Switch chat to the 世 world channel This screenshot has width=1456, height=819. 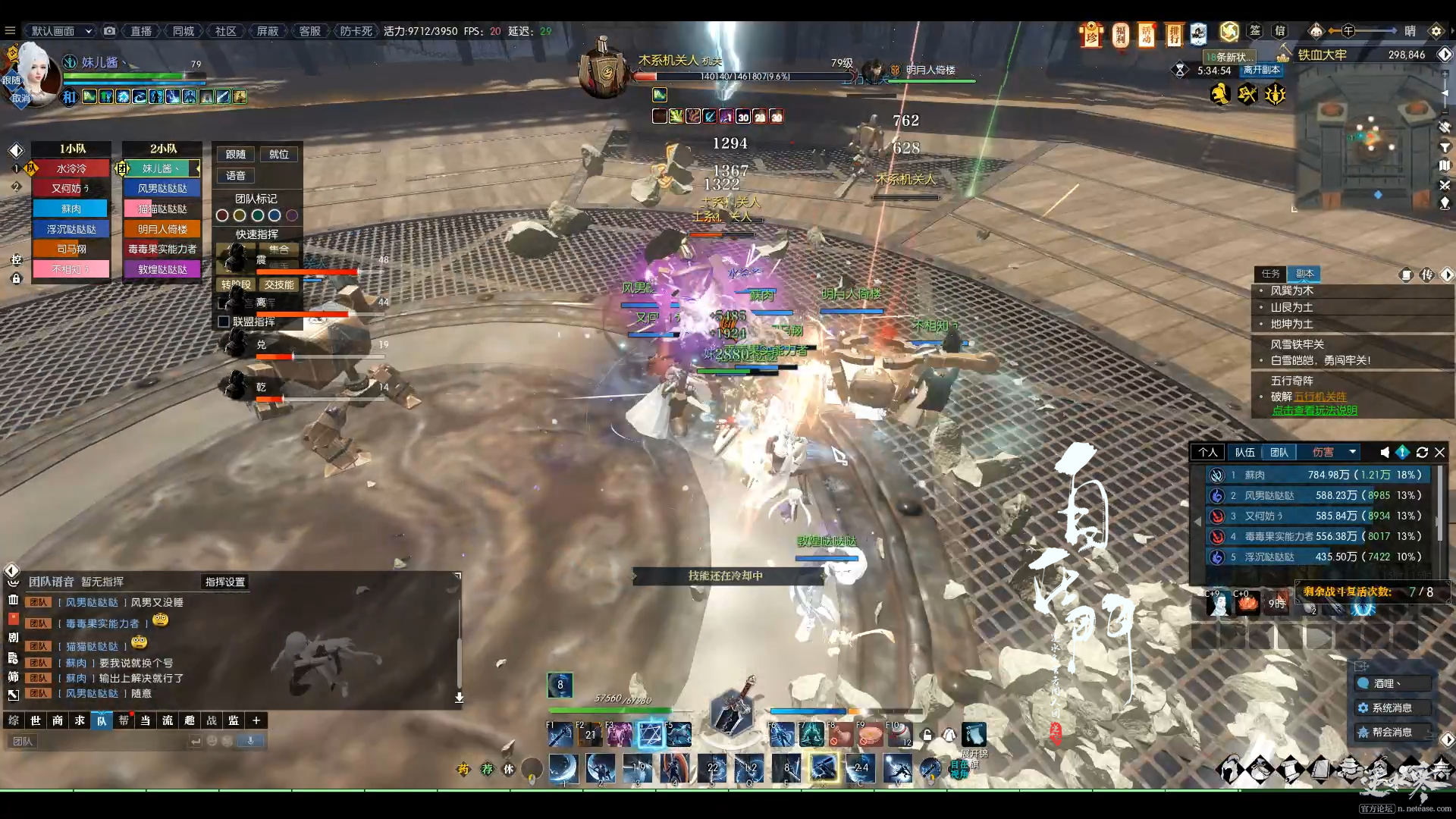click(x=36, y=720)
